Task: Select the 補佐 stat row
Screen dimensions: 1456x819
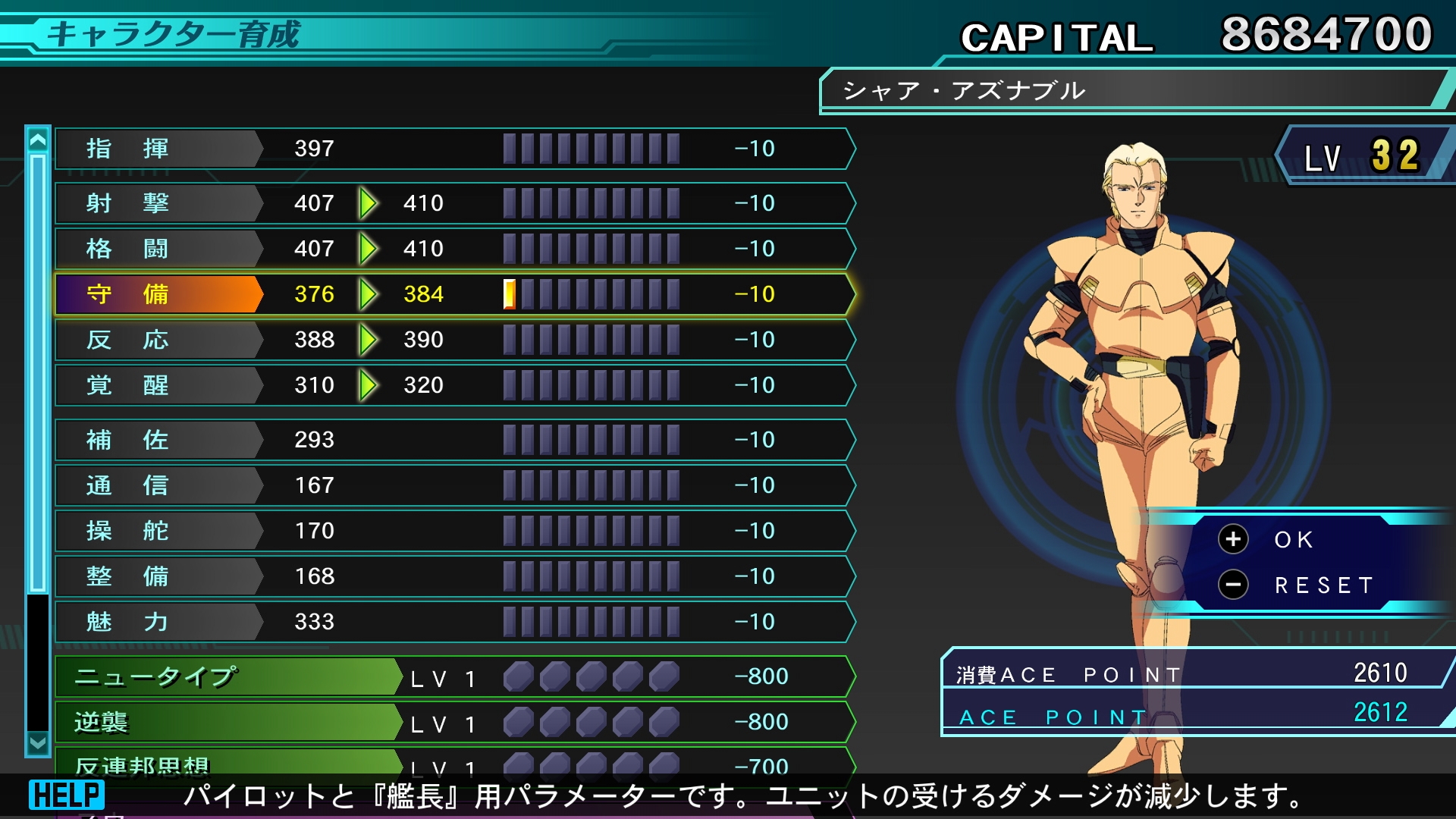Action: click(455, 440)
